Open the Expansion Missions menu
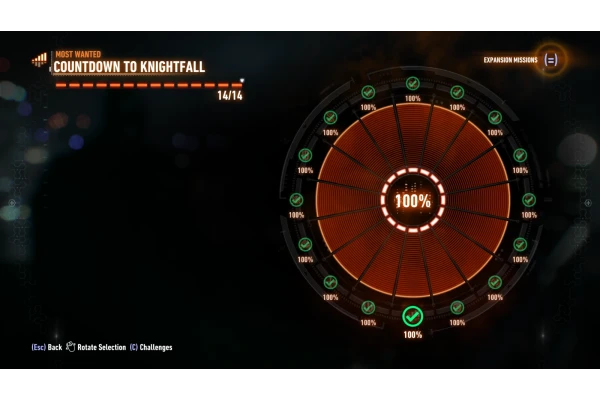 pyautogui.click(x=550, y=59)
